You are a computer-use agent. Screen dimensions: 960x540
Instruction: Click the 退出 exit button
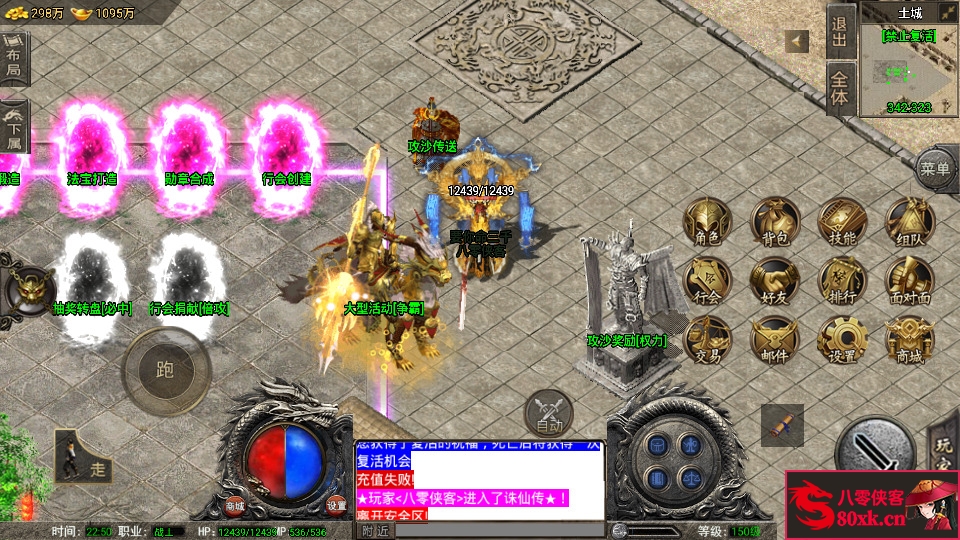click(x=839, y=32)
